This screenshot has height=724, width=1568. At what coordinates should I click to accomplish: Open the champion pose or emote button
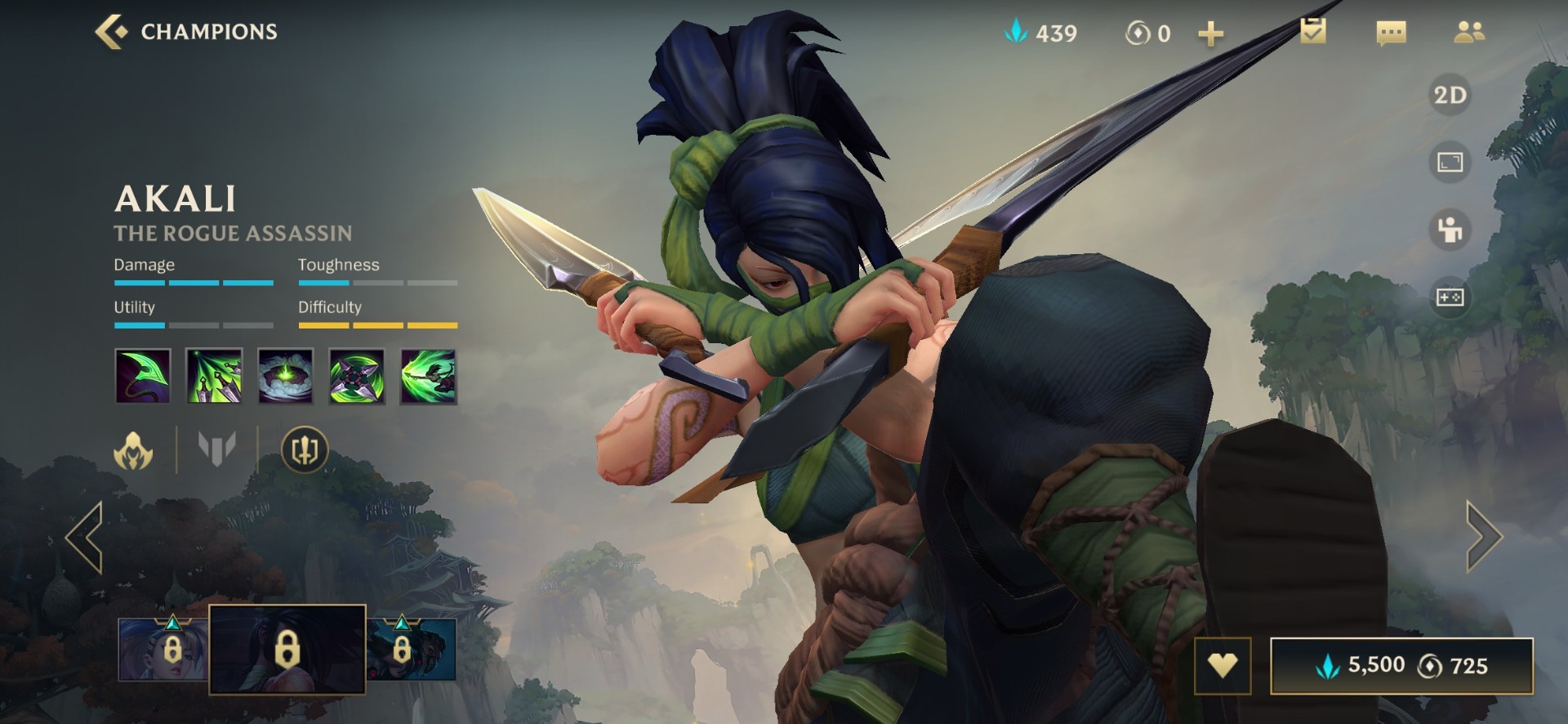click(x=1450, y=230)
